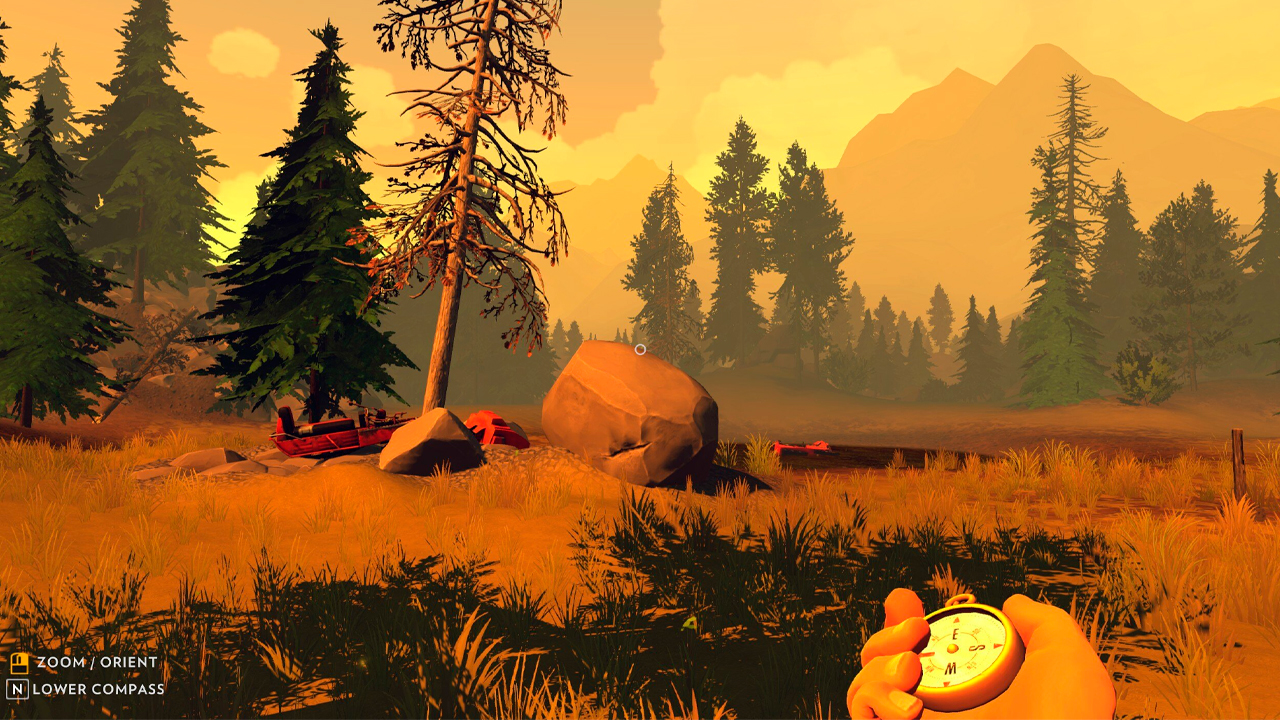1280x720 pixels.
Task: Click the compass center pivot dot
Action: point(952,649)
